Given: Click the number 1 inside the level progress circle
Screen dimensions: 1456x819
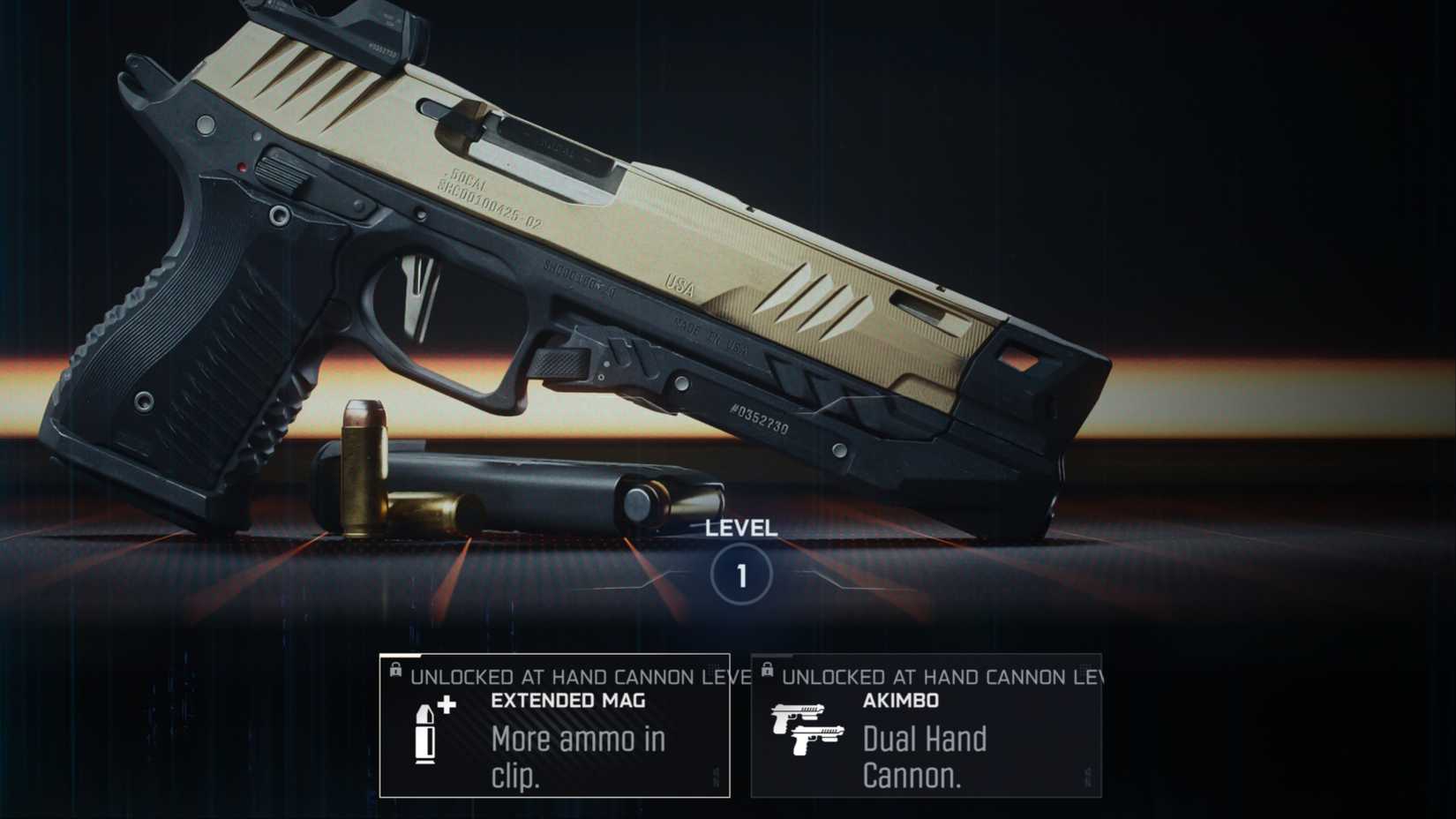Looking at the screenshot, I should click(742, 573).
